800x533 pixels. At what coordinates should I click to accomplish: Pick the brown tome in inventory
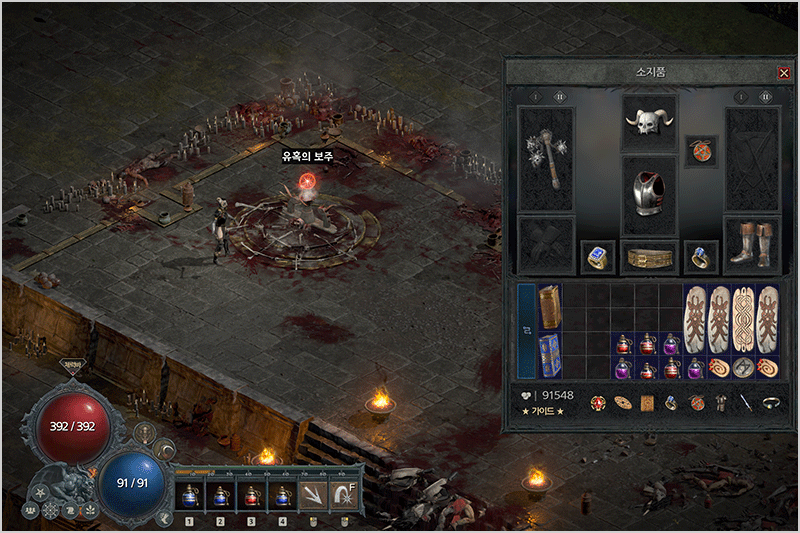pos(551,307)
